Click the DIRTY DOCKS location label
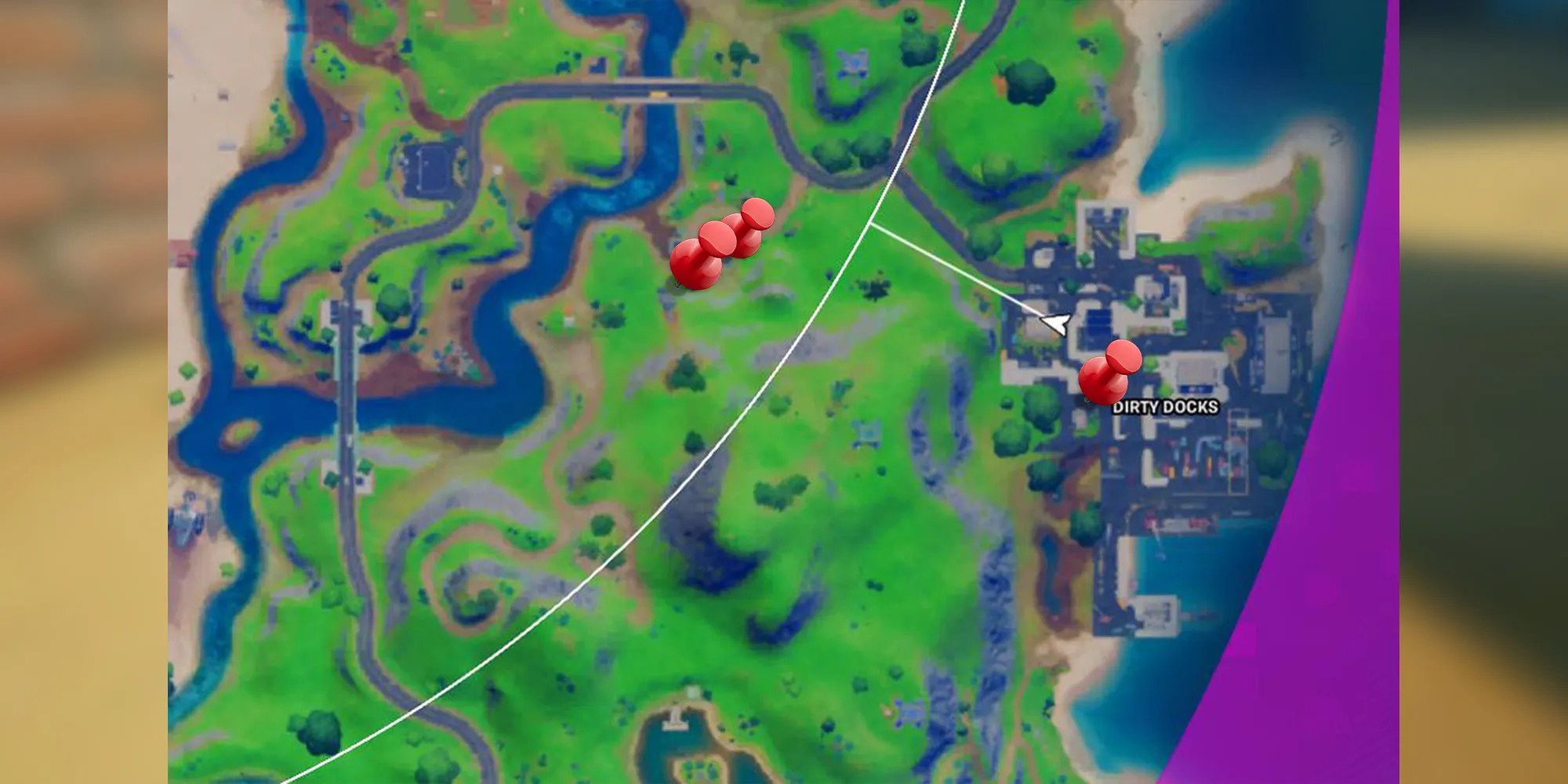 (1164, 406)
